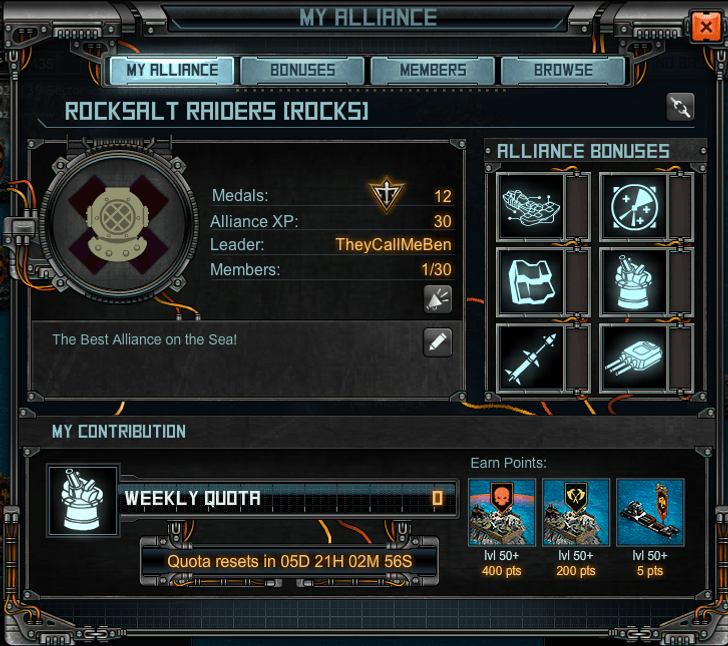Open the 400 pts skull base target
Image resolution: width=728 pixels, height=646 pixels.
502,512
